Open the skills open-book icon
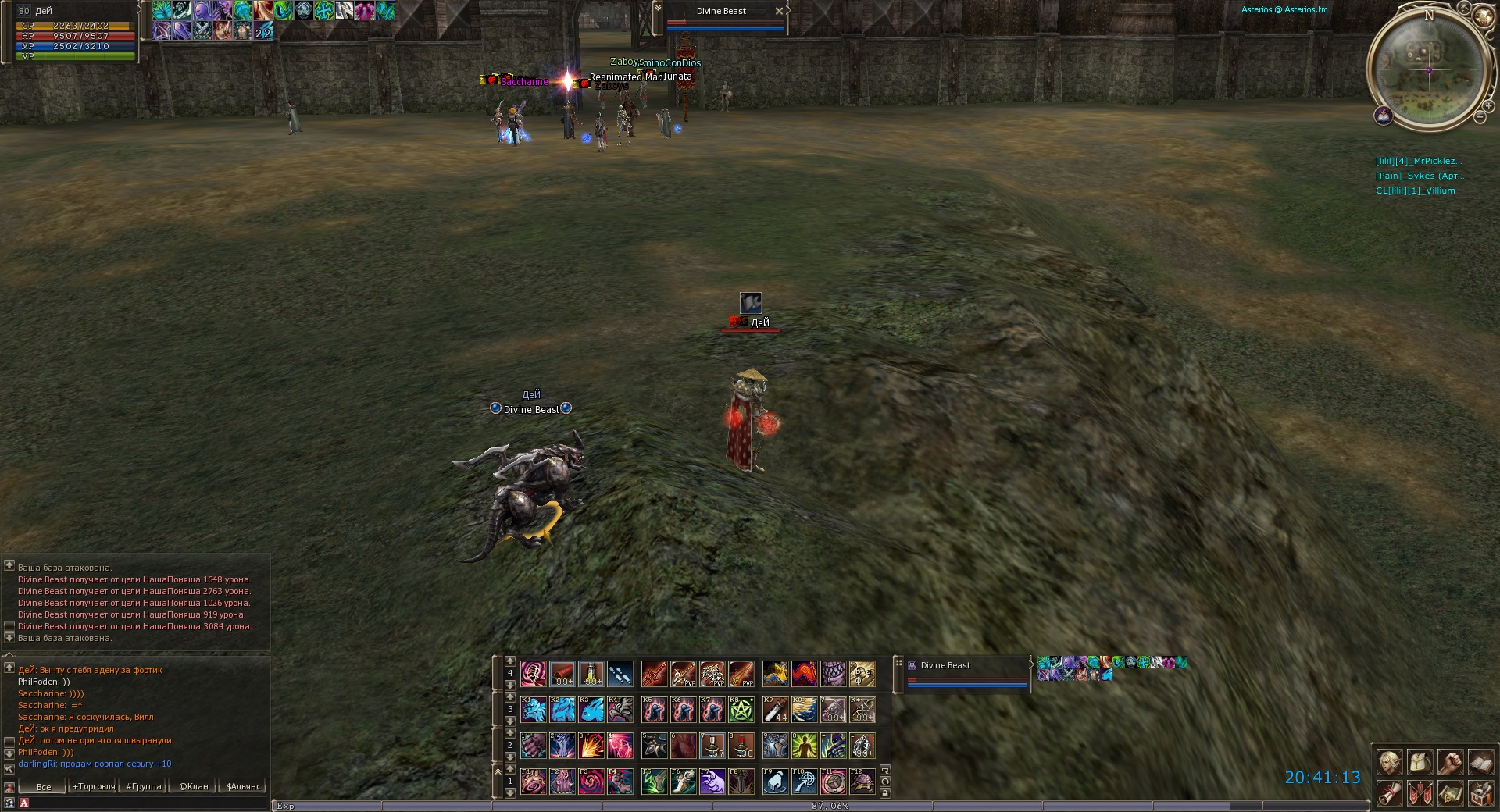This screenshot has height=812, width=1500. [1481, 761]
